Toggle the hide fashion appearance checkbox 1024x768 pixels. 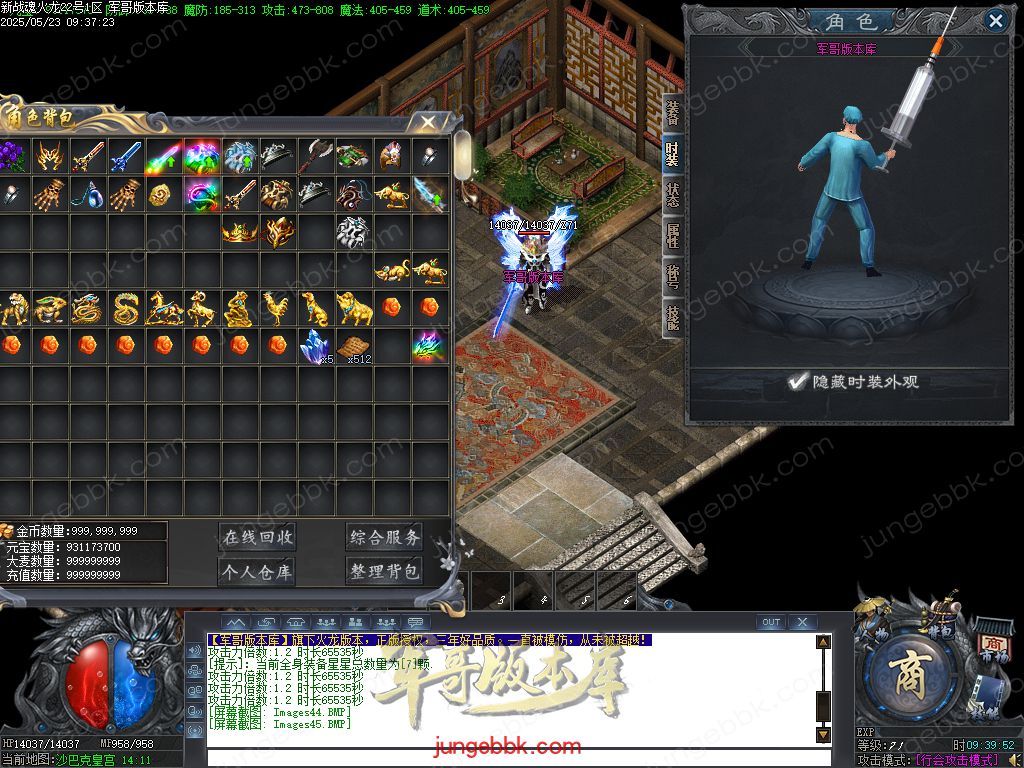(797, 381)
